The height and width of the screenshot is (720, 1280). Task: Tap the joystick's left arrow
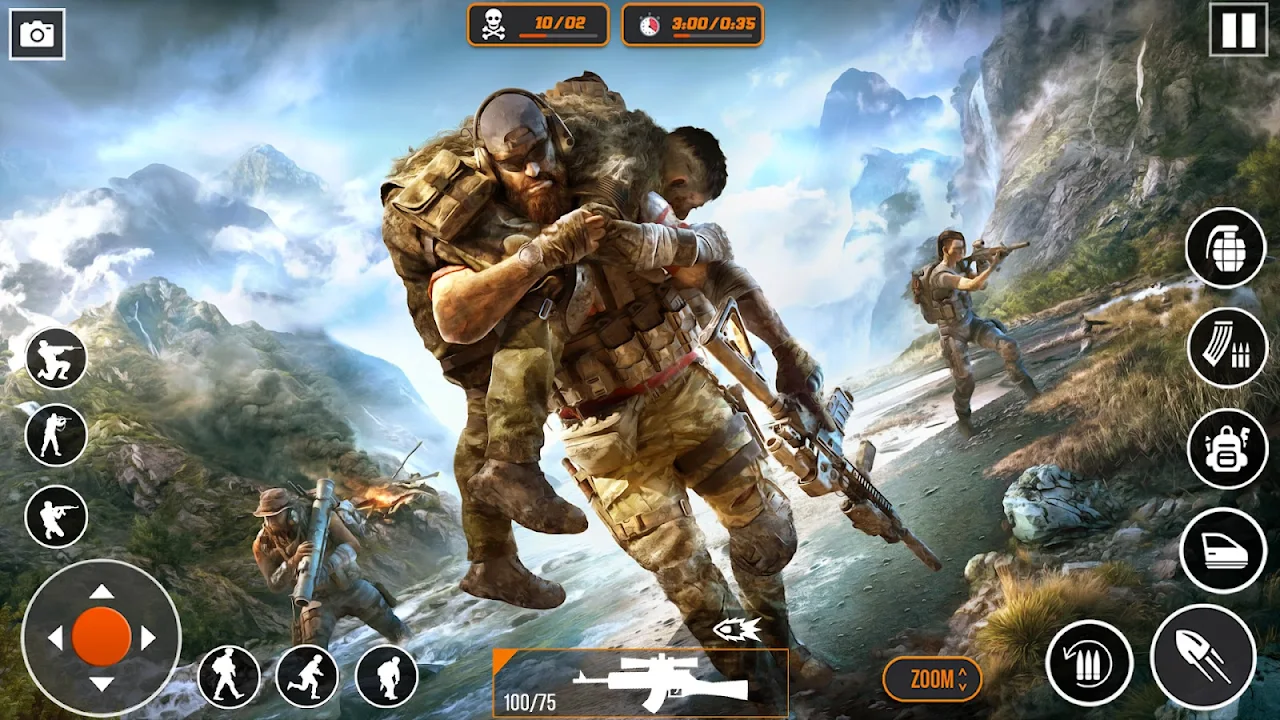(56, 637)
